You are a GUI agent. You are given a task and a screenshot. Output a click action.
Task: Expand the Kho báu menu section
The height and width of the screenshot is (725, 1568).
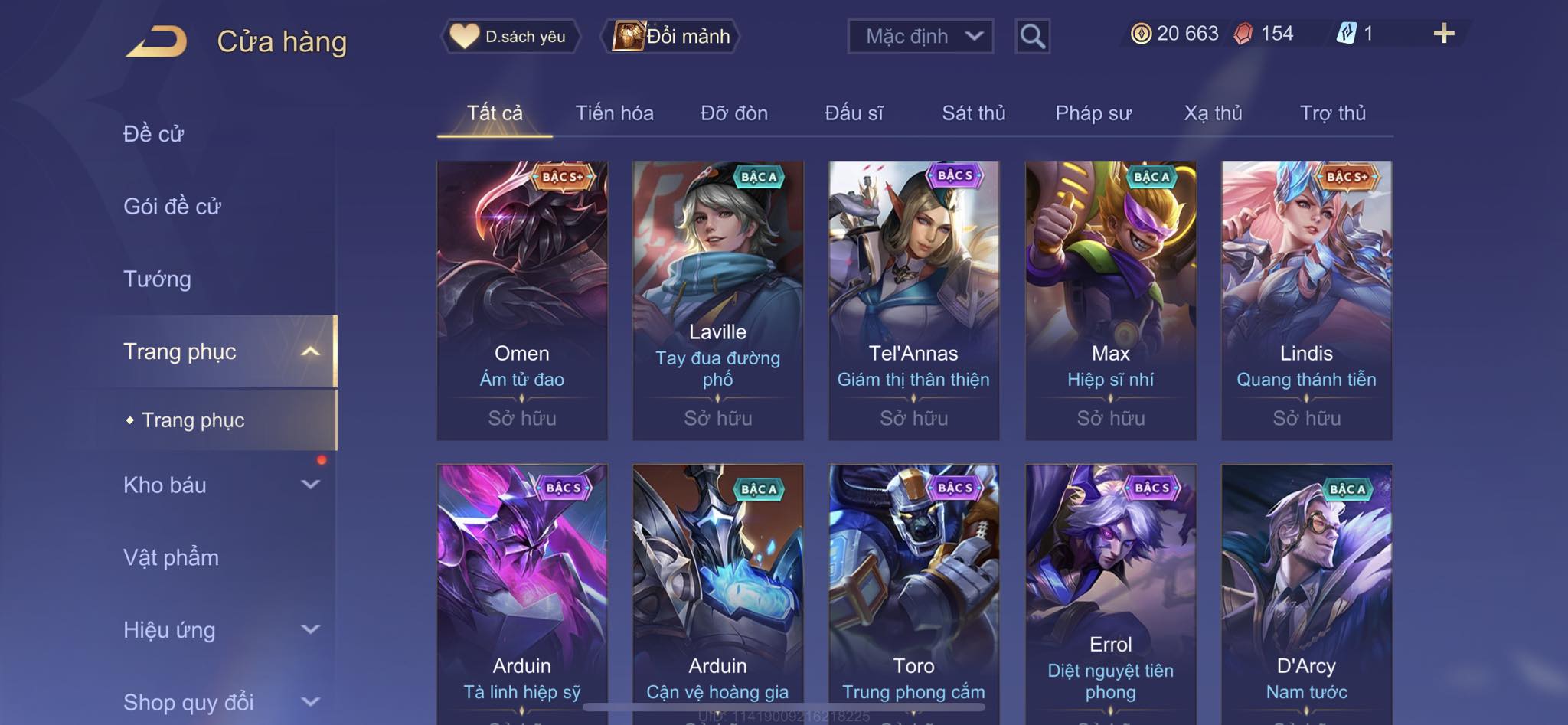pos(220,485)
